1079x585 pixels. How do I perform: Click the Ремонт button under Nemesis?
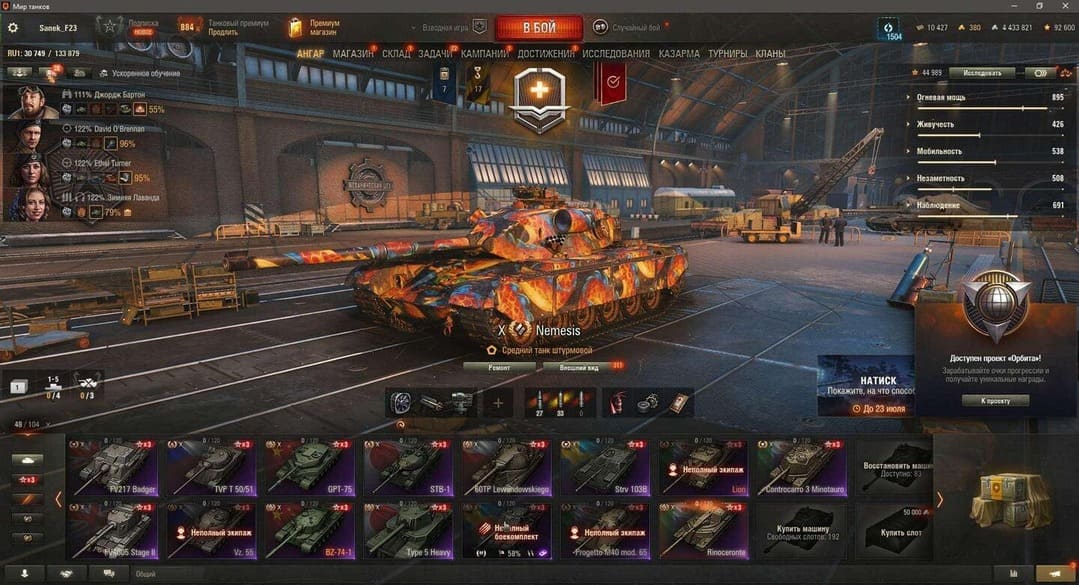pos(498,367)
